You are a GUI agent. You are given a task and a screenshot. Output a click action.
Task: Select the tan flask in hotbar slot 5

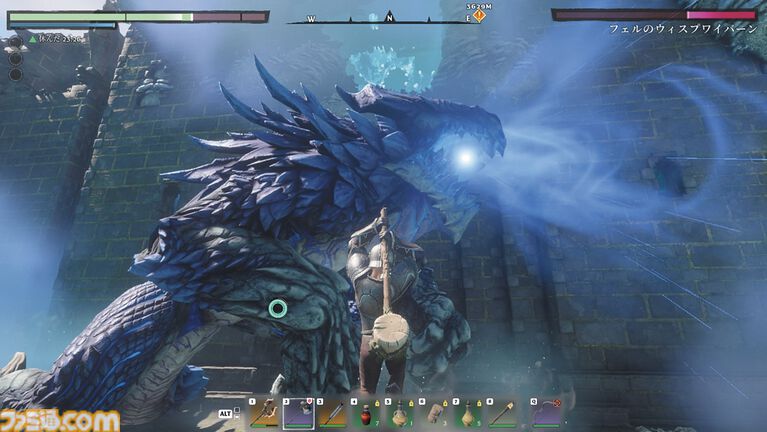(400, 413)
